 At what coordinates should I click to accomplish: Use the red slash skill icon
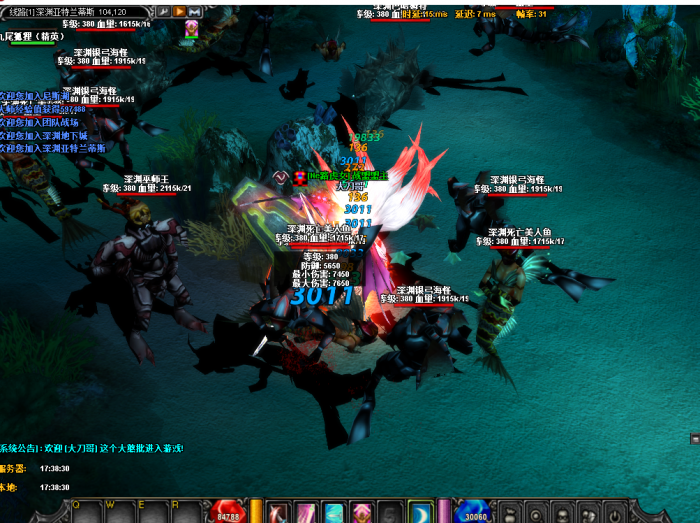point(279,512)
